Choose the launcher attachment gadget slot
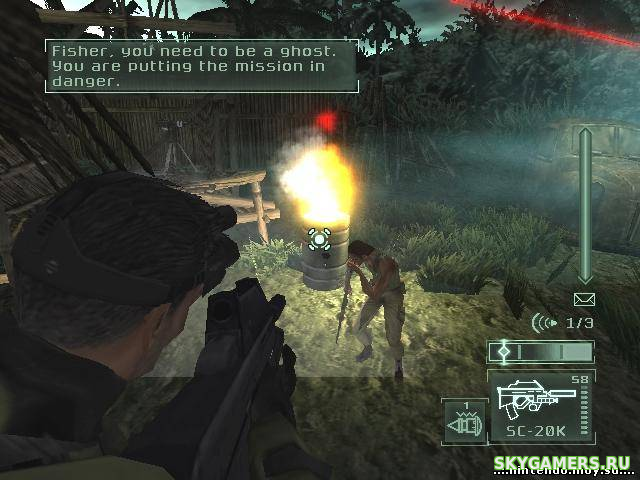This screenshot has width=640, height=480. 463,420
